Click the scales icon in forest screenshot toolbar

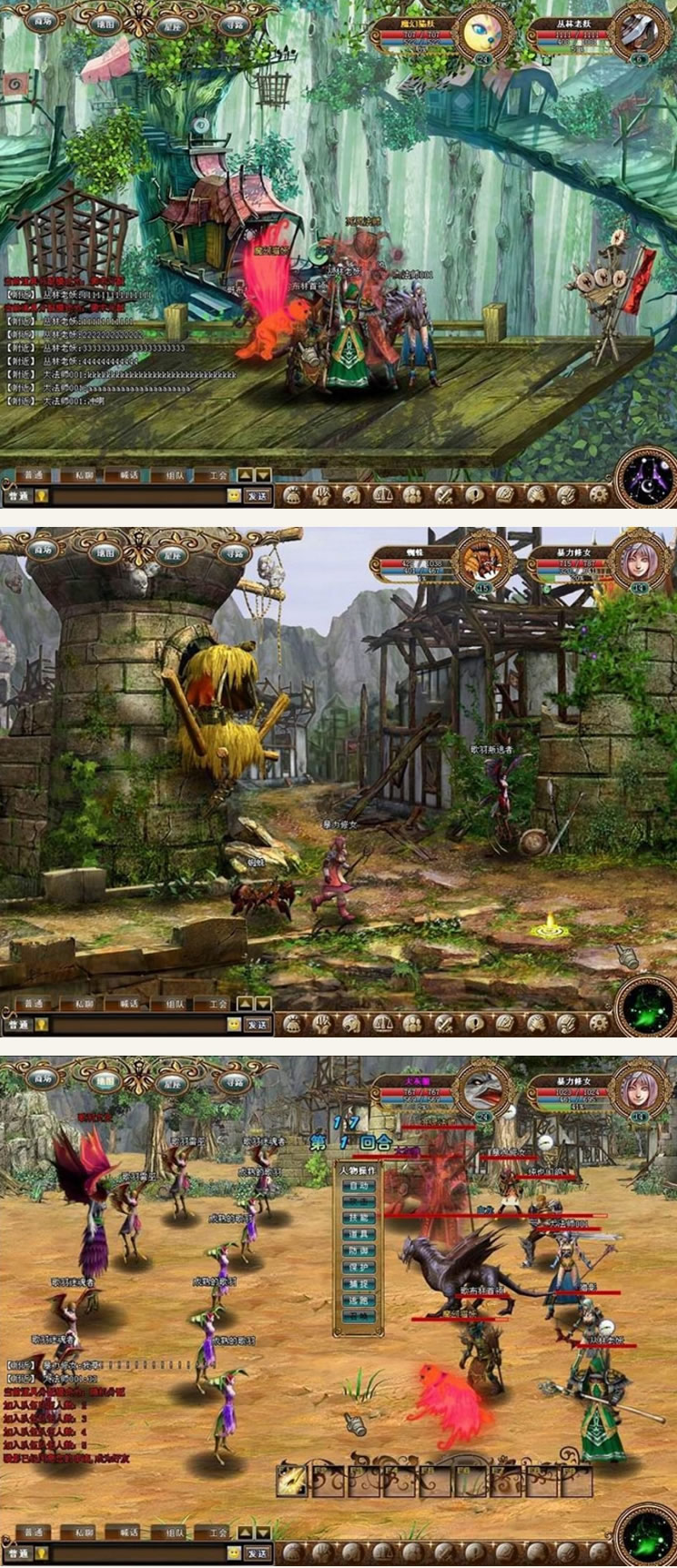(x=381, y=495)
